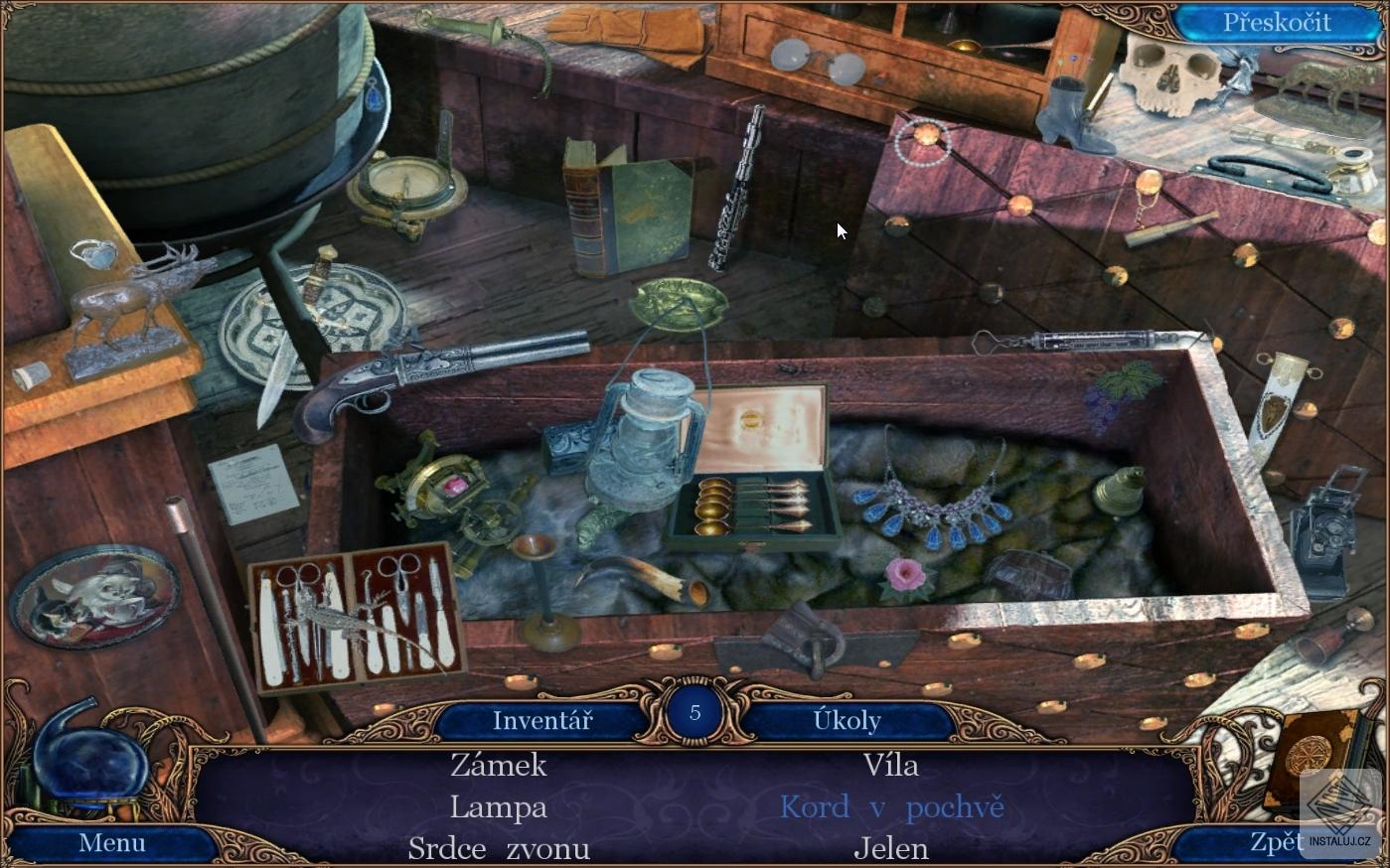This screenshot has height=868, width=1390.
Task: Select the Srdce zvonu list entry
Action: [499, 848]
